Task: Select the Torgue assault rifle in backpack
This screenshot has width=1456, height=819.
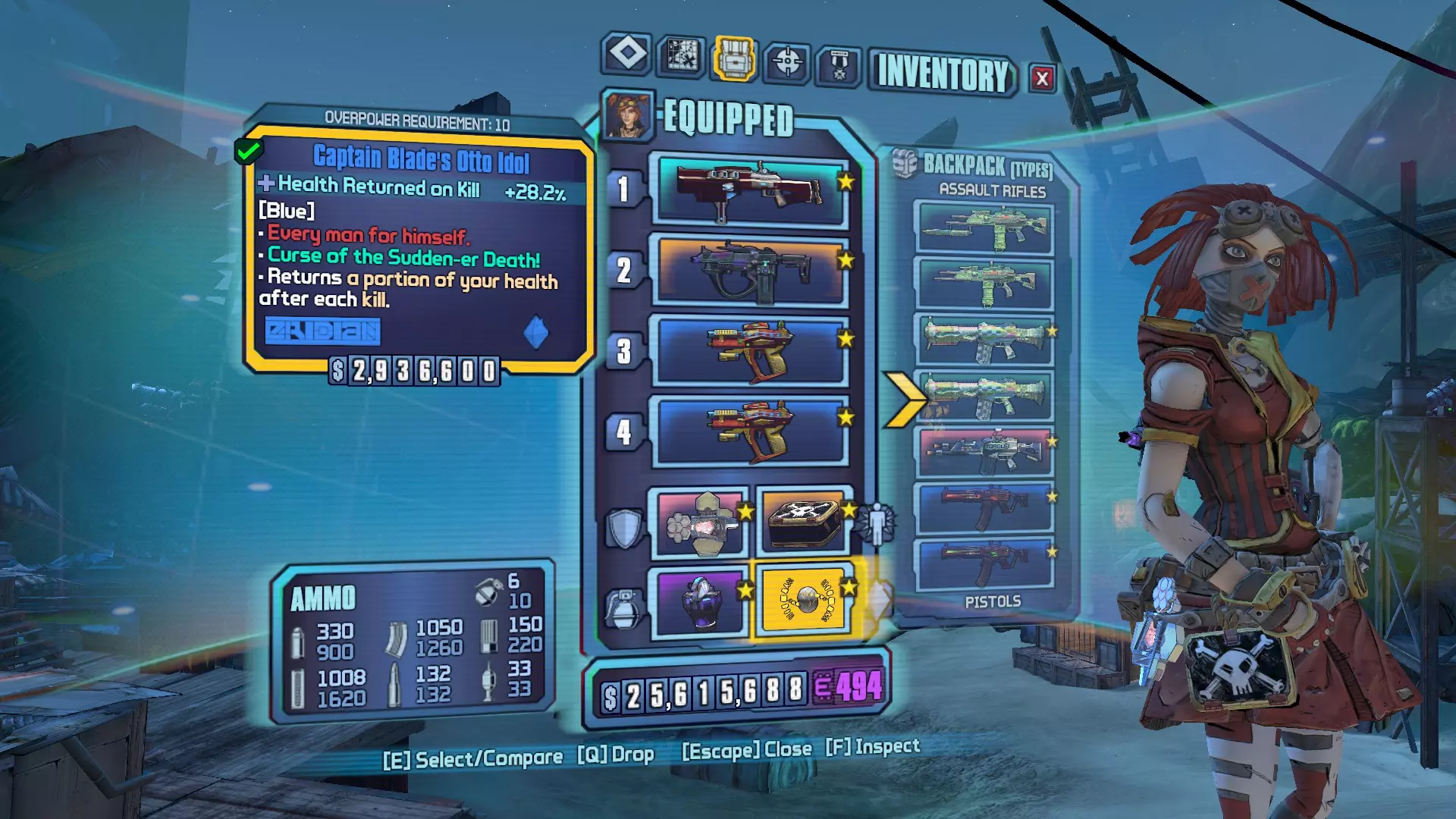Action: pyautogui.click(x=984, y=452)
